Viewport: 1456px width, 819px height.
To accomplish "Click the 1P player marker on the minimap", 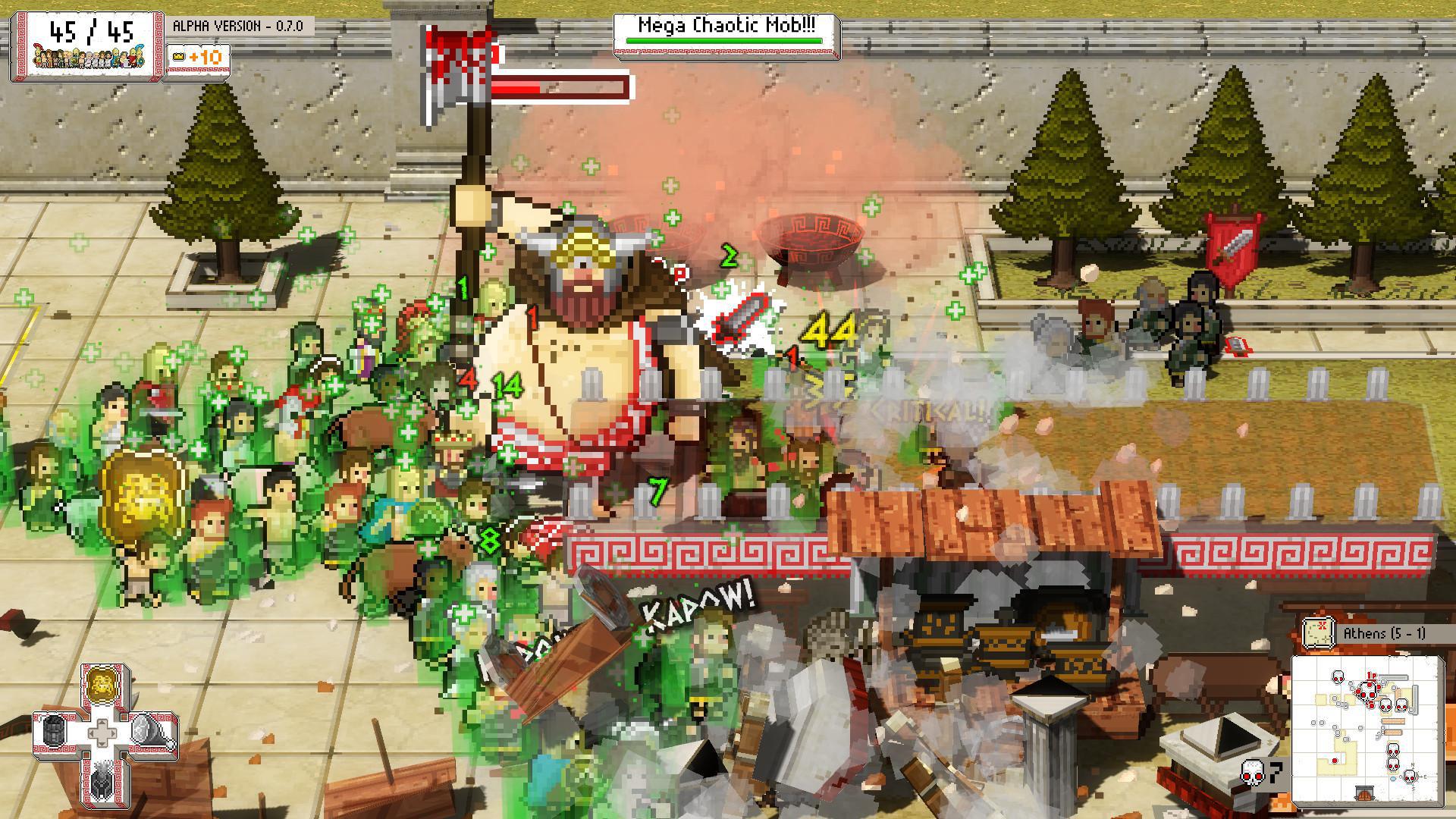I will 1371,676.
